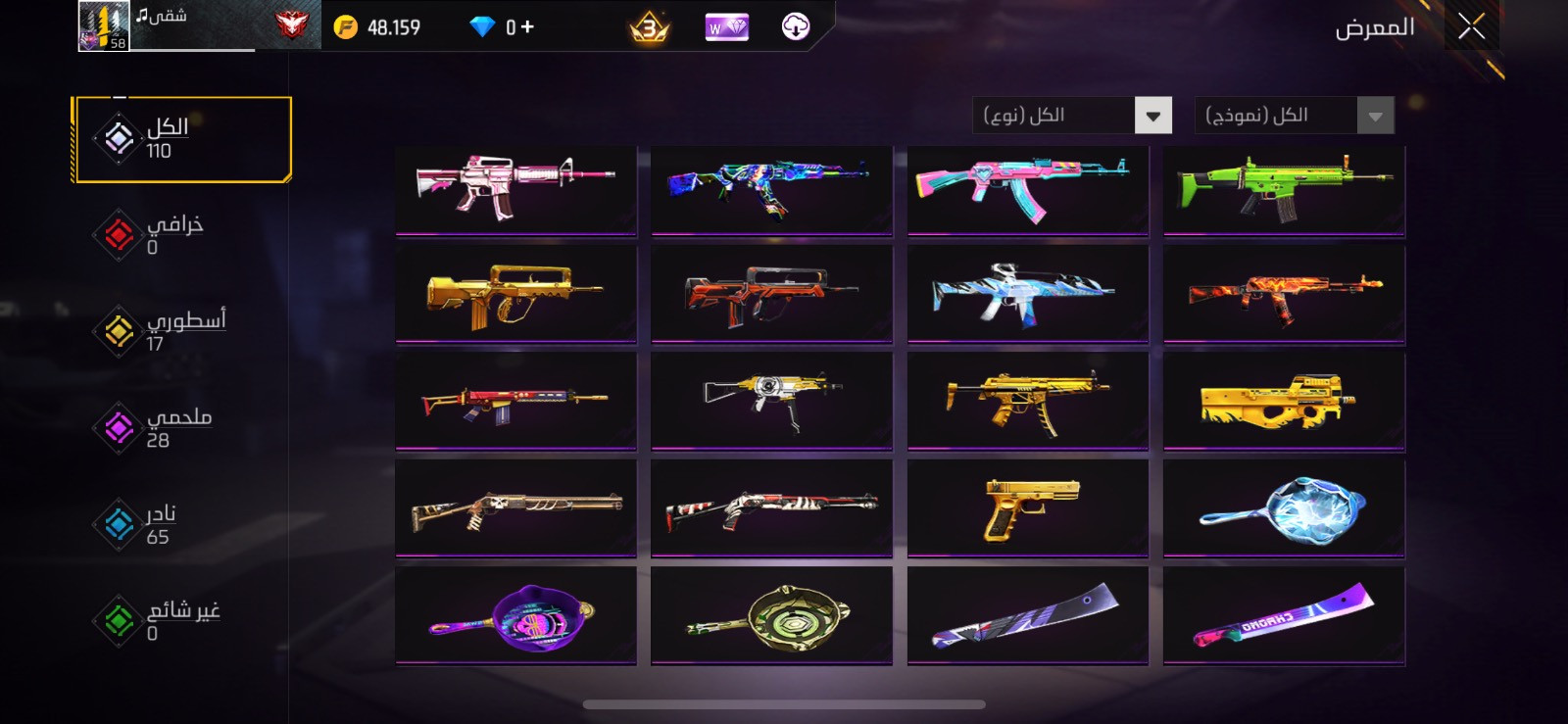
Task: Select the pink and white M4 rifle skin
Action: pyautogui.click(x=516, y=189)
